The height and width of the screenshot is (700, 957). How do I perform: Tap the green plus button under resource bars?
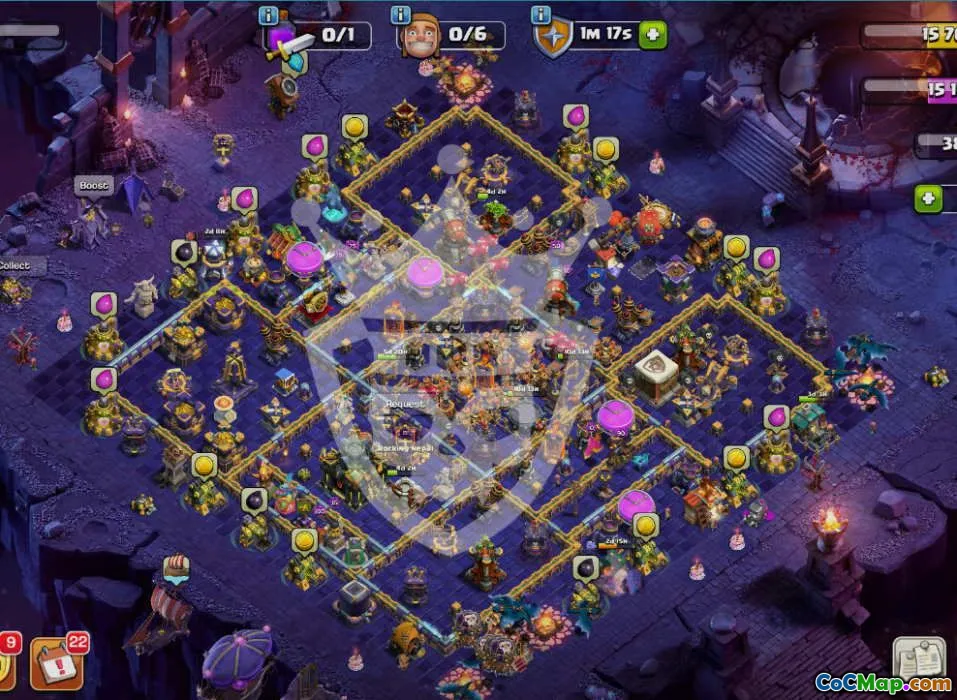pos(928,198)
